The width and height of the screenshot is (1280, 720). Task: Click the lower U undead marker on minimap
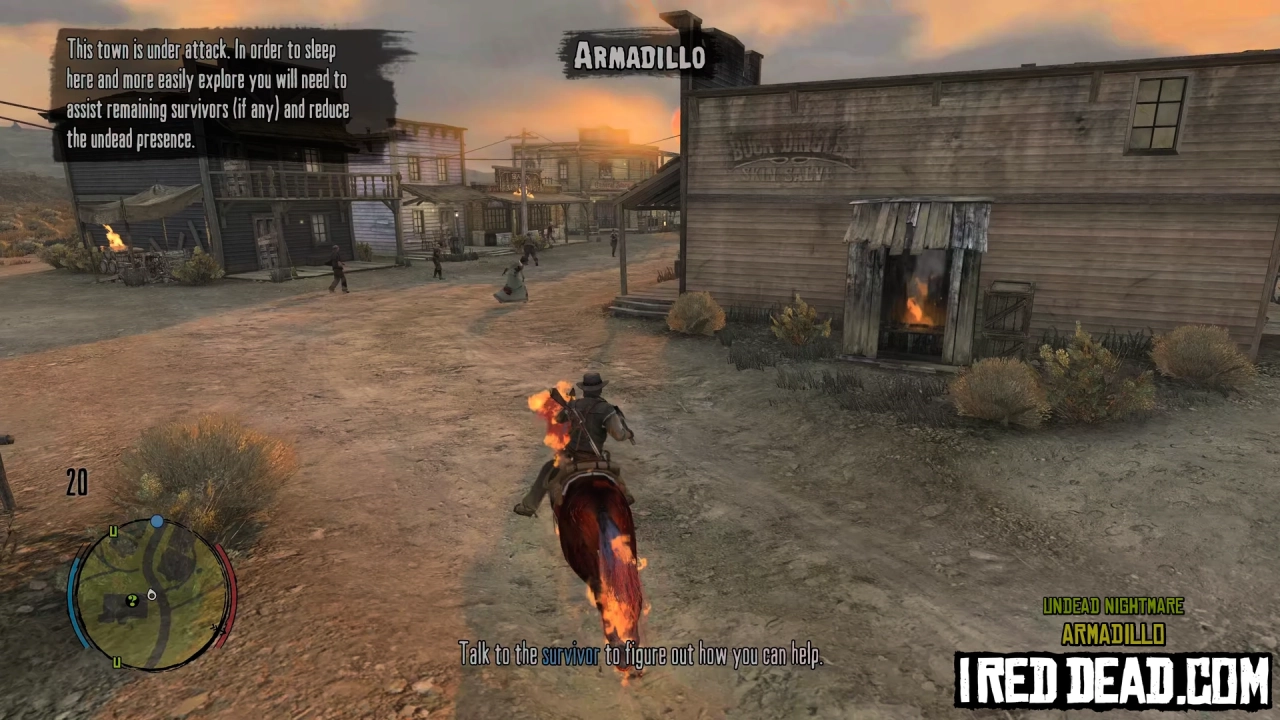click(x=116, y=662)
